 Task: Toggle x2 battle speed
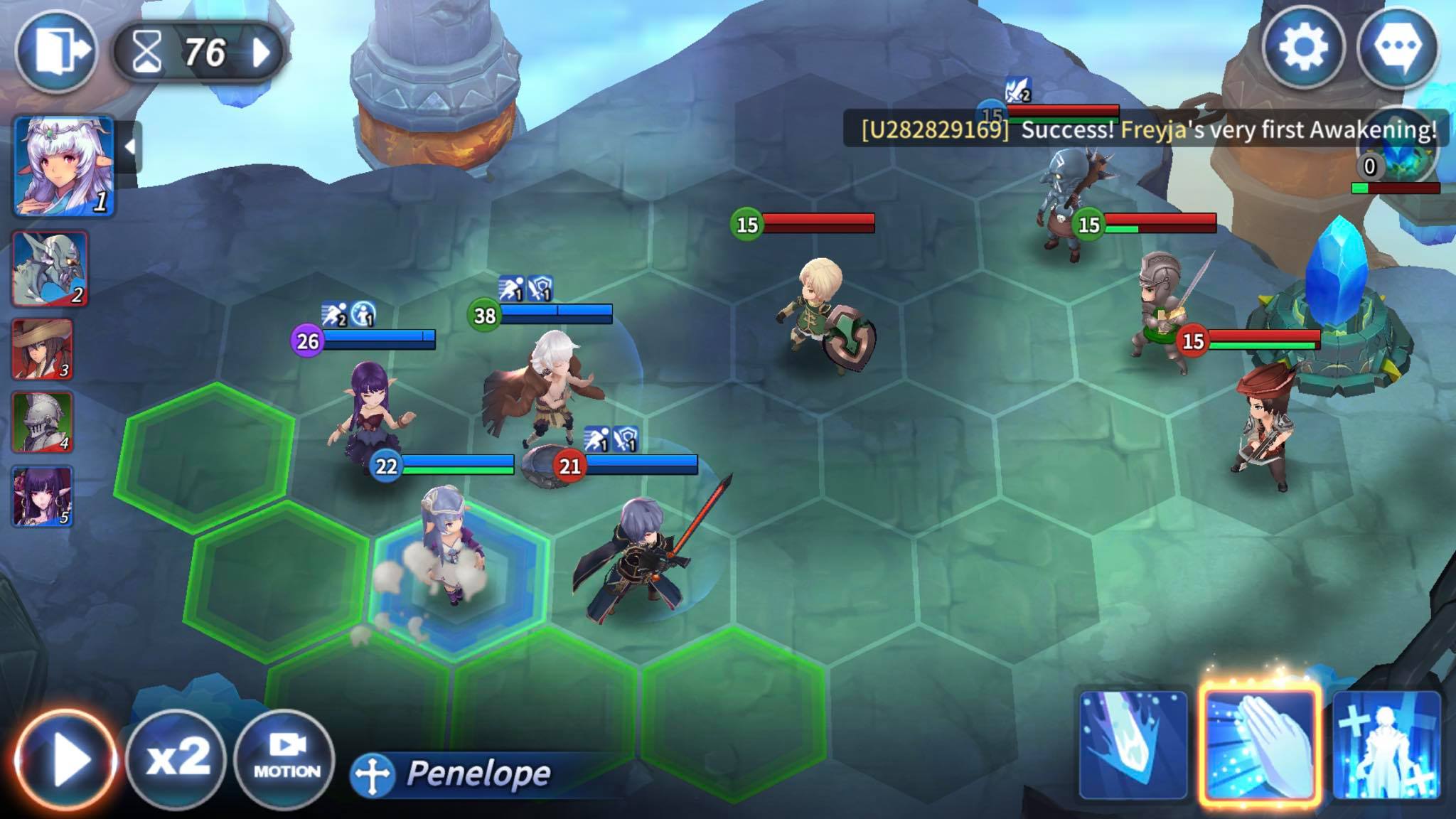coord(177,758)
